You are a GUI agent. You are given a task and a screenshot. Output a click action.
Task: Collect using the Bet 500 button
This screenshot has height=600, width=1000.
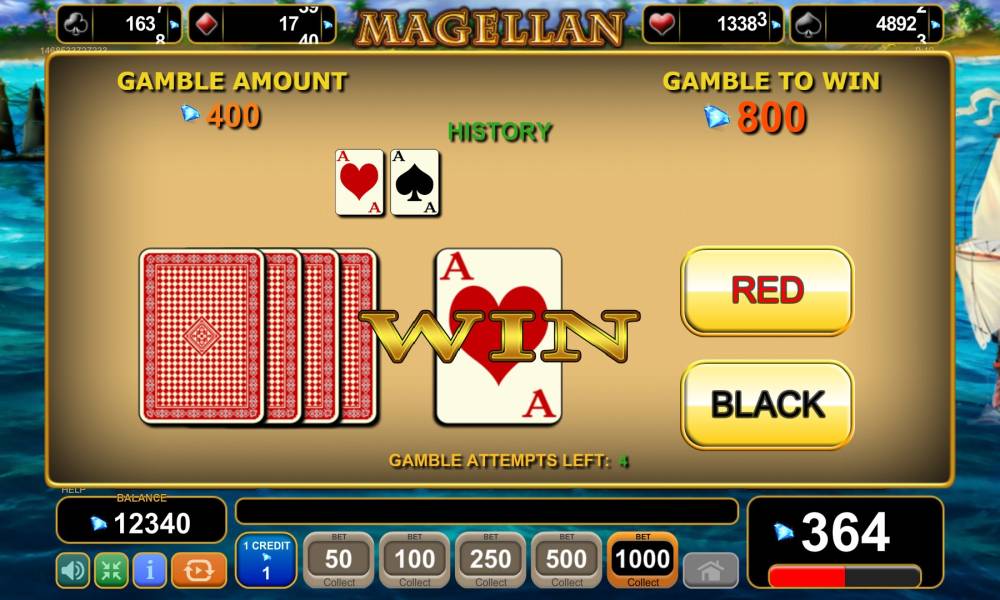pos(567,560)
